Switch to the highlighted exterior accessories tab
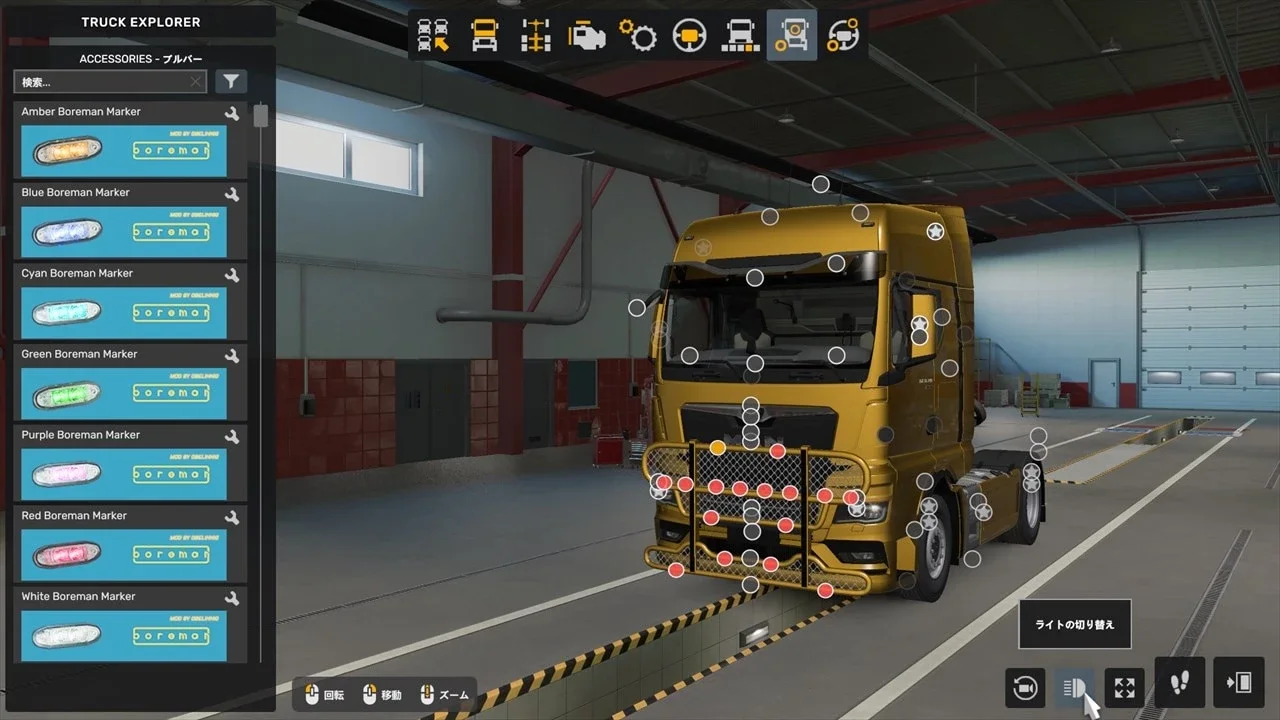The height and width of the screenshot is (720, 1280). click(790, 33)
